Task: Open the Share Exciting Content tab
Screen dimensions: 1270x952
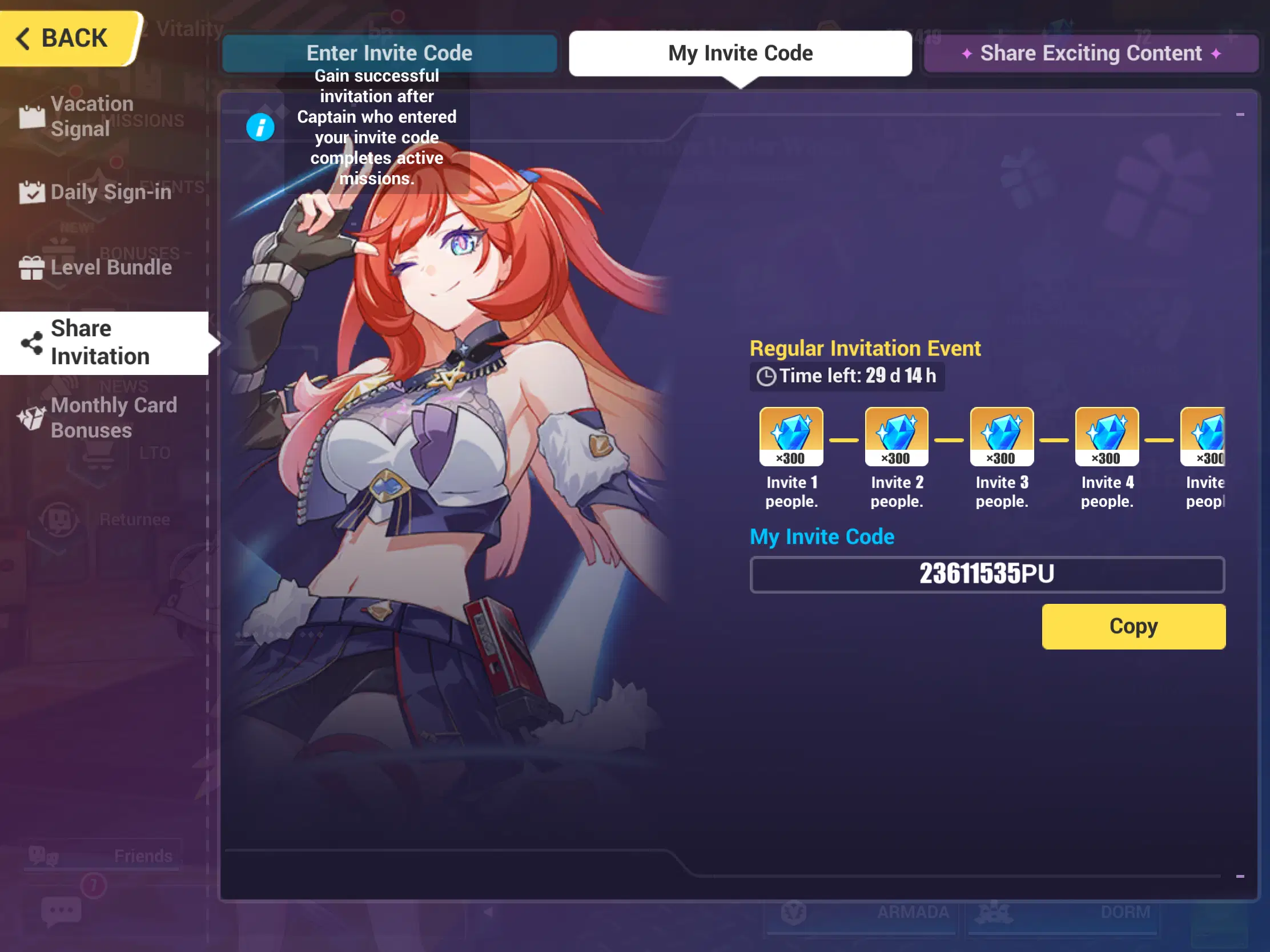Action: (x=1090, y=53)
